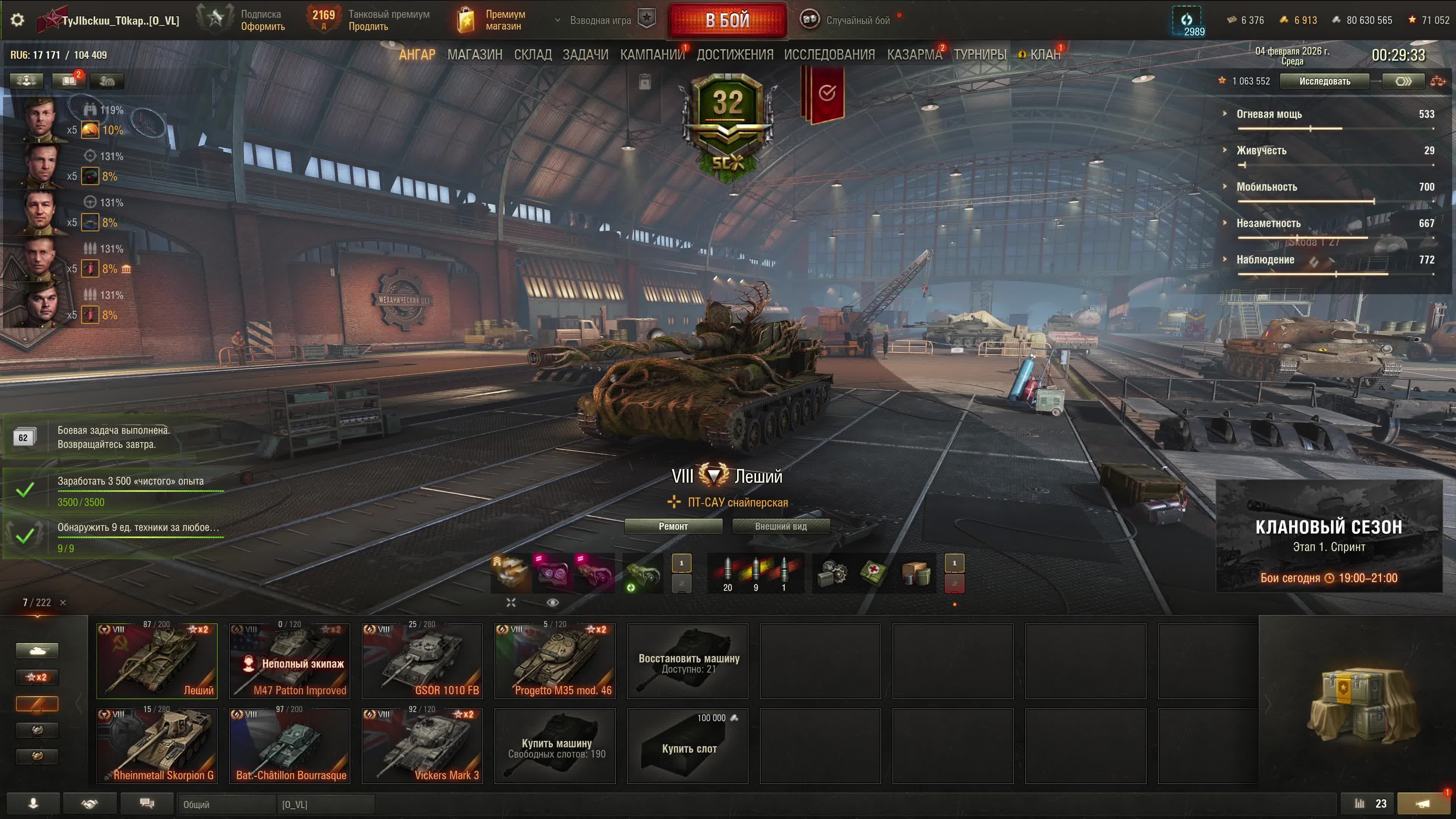Open the КАЗАРМА tab

click(914, 55)
